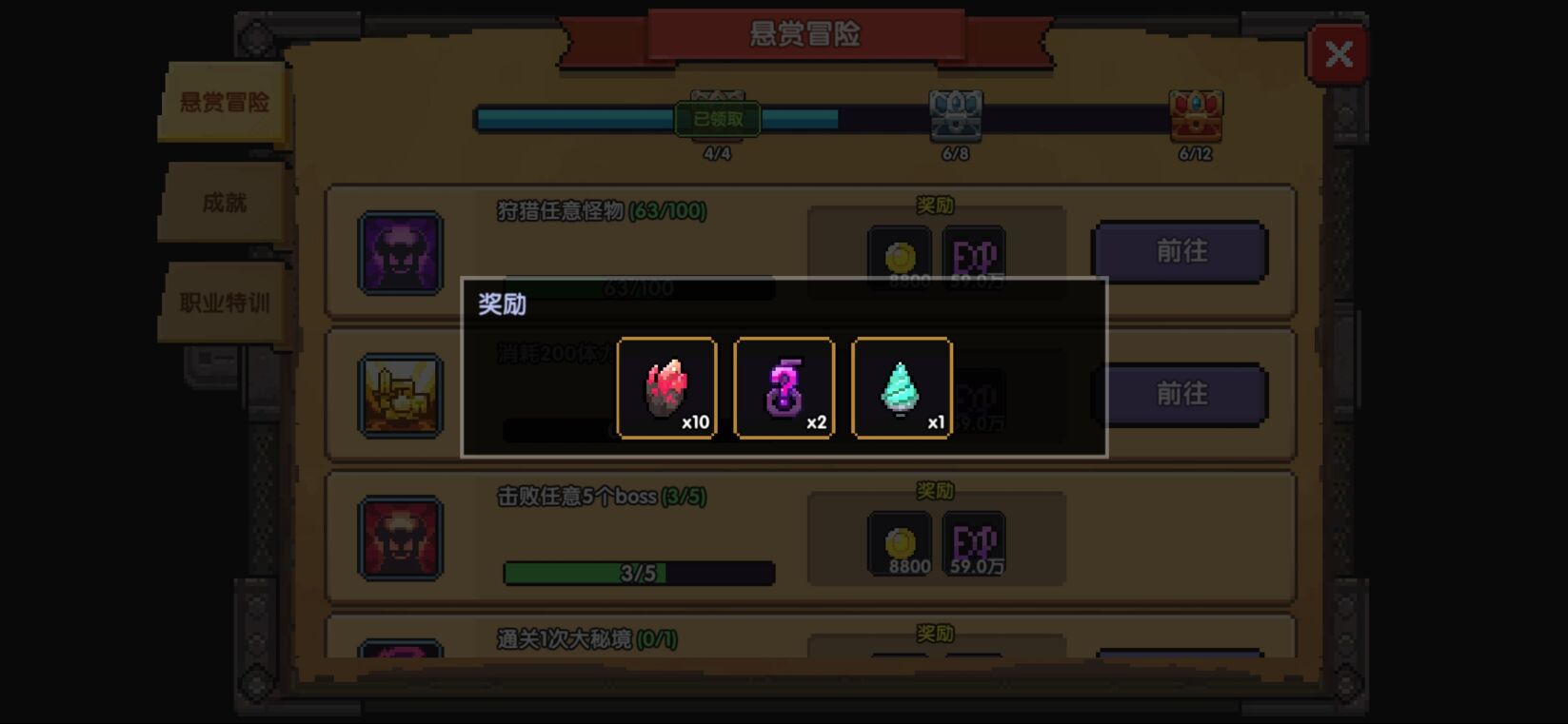Select the green cone item x1
The image size is (1568, 724).
click(x=901, y=388)
